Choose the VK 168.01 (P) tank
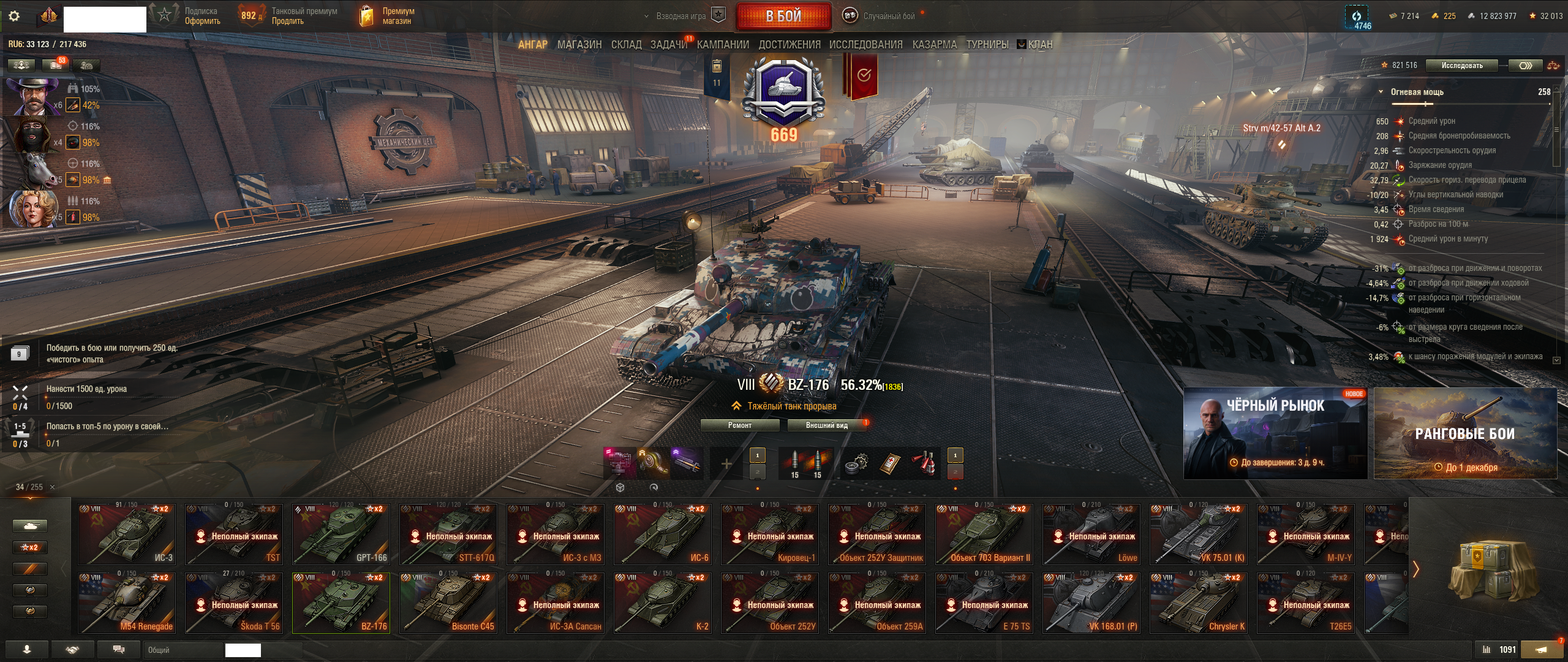Screen dimensions: 1568x662 coord(1091,603)
